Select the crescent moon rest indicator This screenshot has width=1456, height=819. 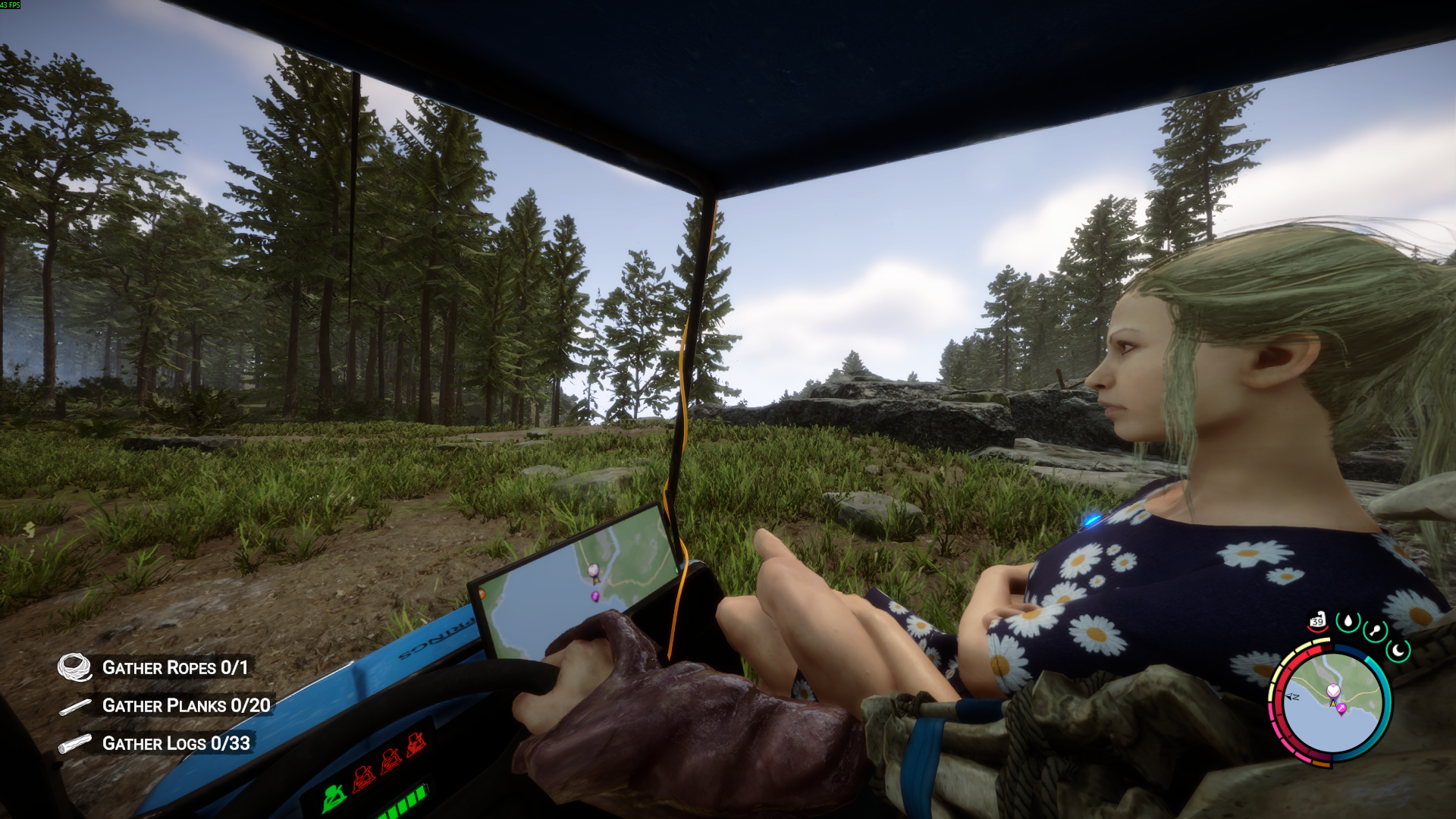tap(1398, 649)
